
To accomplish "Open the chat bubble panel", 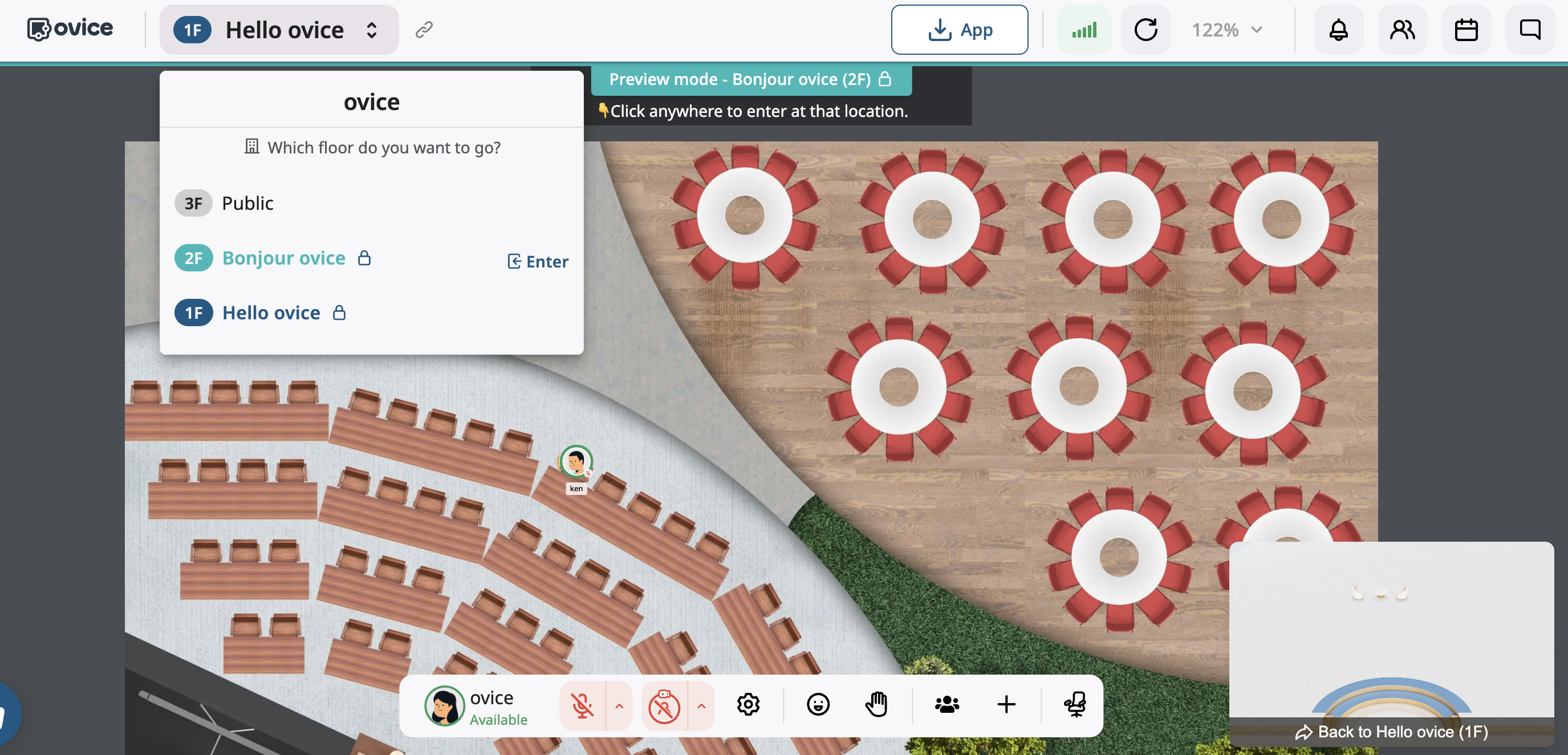I will (1530, 30).
